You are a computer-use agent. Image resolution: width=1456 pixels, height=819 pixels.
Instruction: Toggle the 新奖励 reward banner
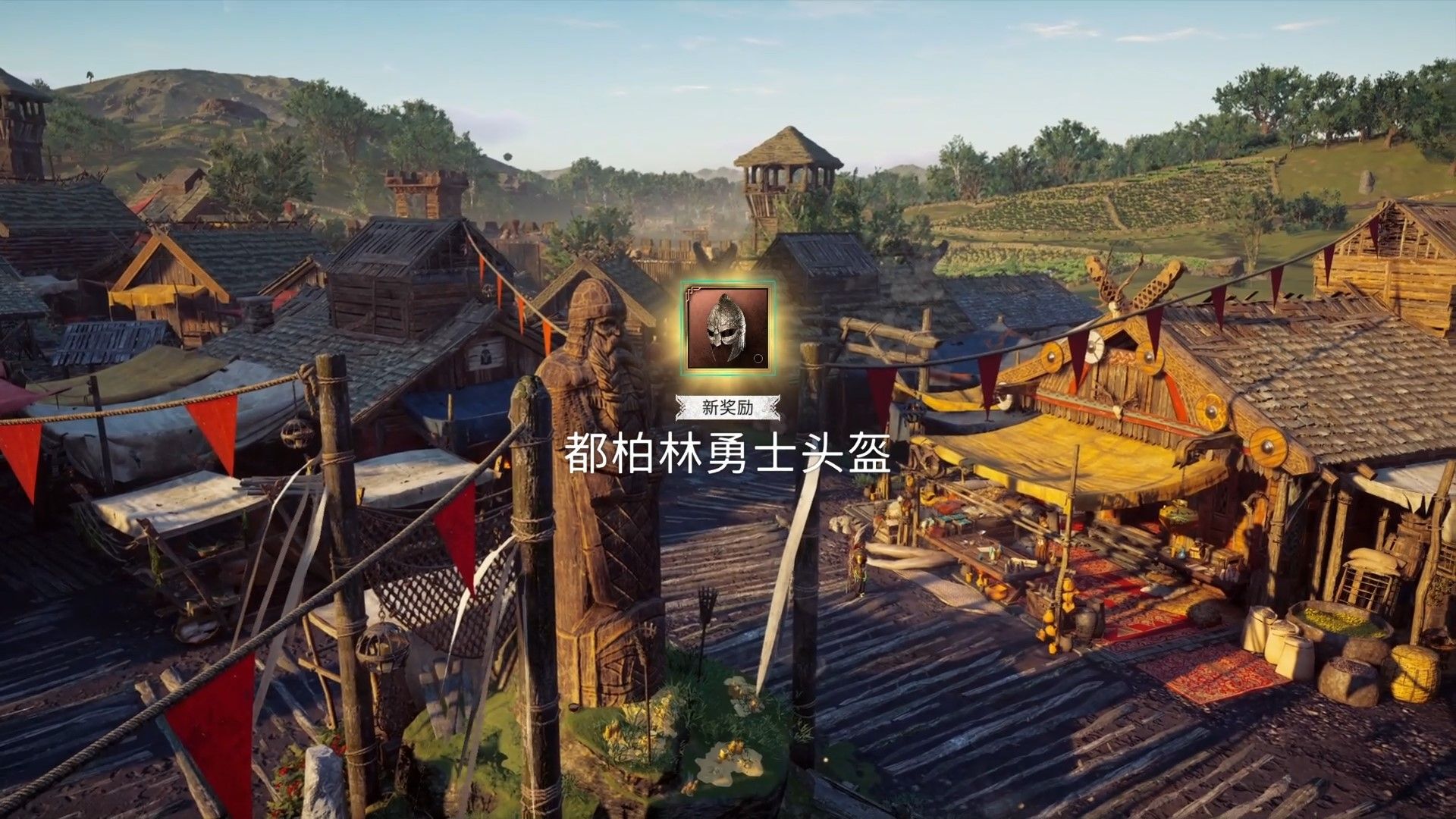pyautogui.click(x=728, y=406)
